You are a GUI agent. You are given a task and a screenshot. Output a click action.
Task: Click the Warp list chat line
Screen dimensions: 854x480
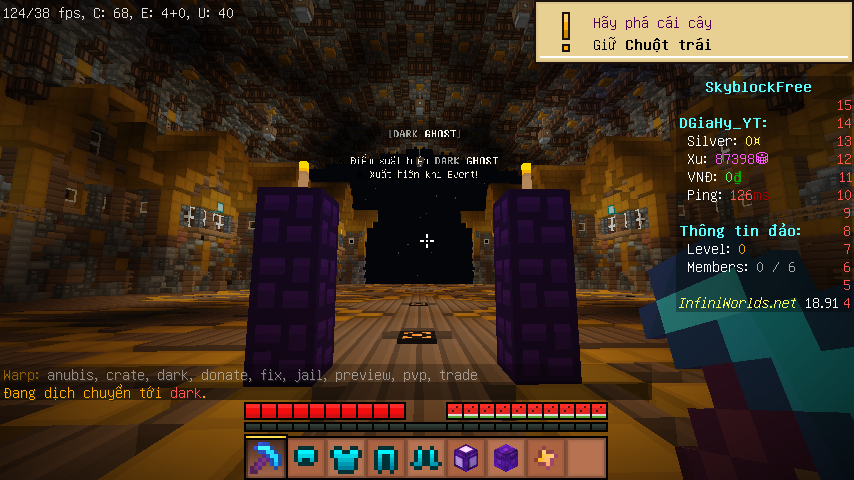point(240,375)
